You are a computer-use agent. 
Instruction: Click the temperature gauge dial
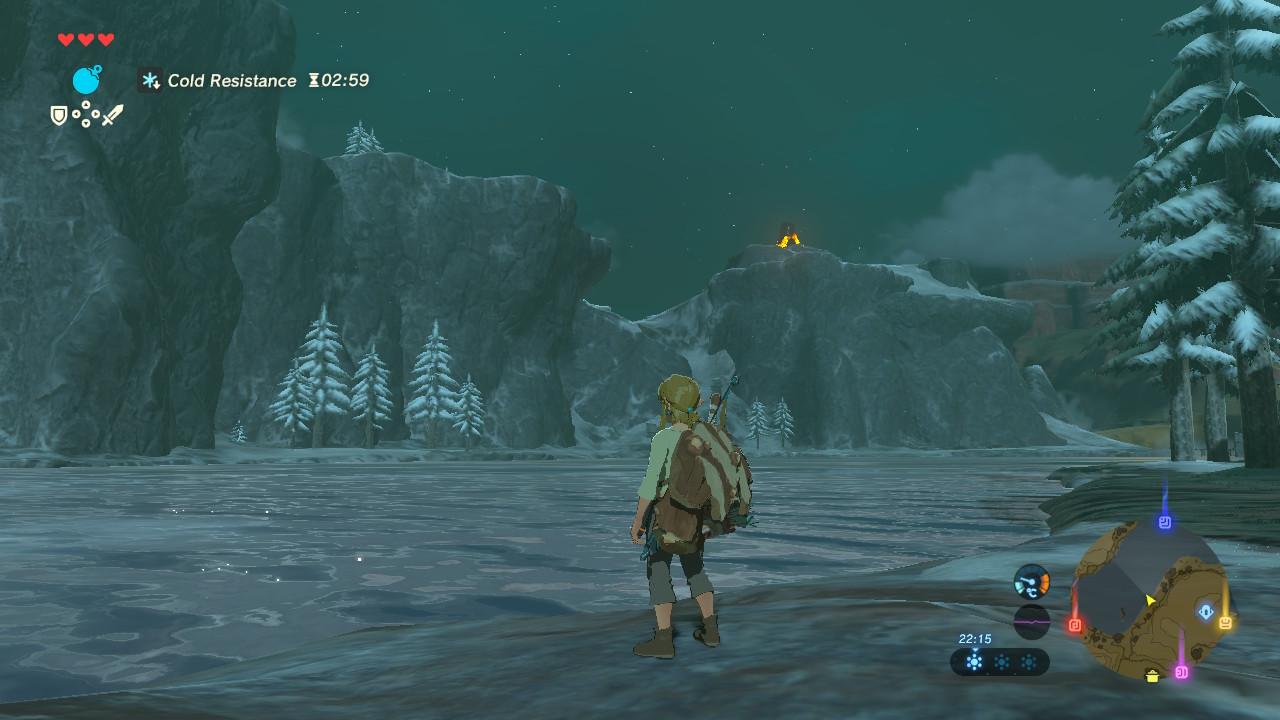coord(1032,581)
